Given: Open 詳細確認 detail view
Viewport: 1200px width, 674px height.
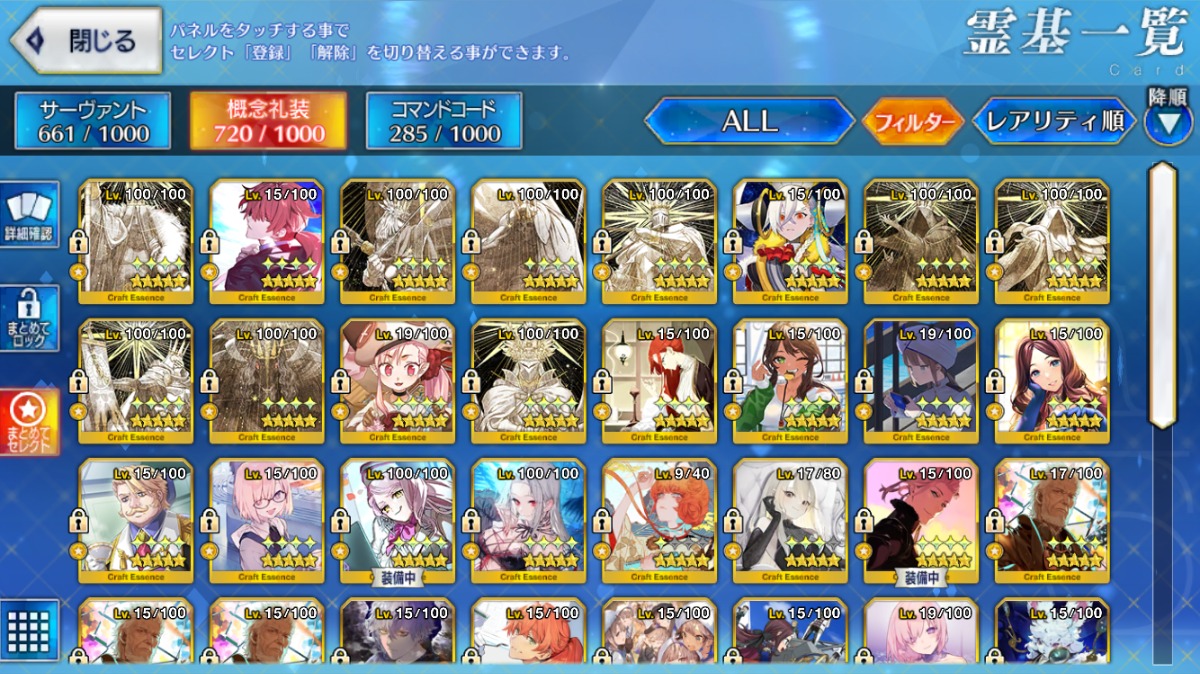Looking at the screenshot, I should pyautogui.click(x=30, y=216).
